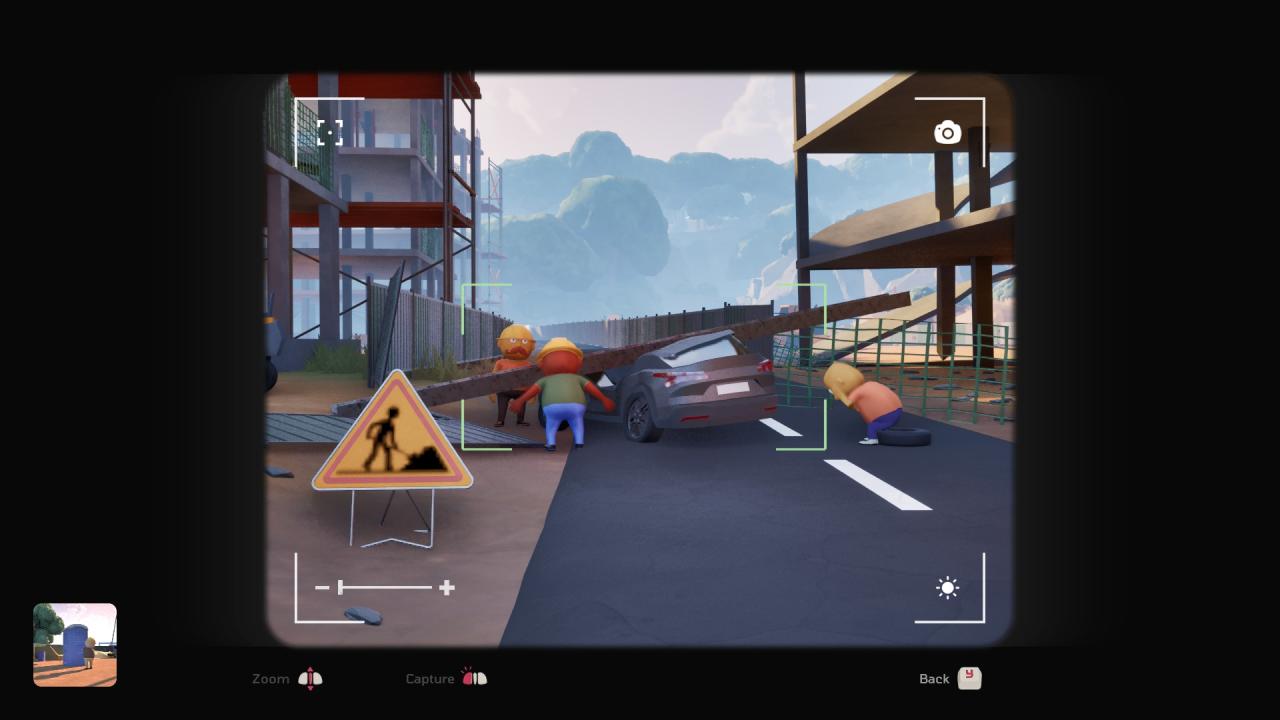Image resolution: width=1280 pixels, height=720 pixels.
Task: Go back using the Back label
Action: [934, 679]
